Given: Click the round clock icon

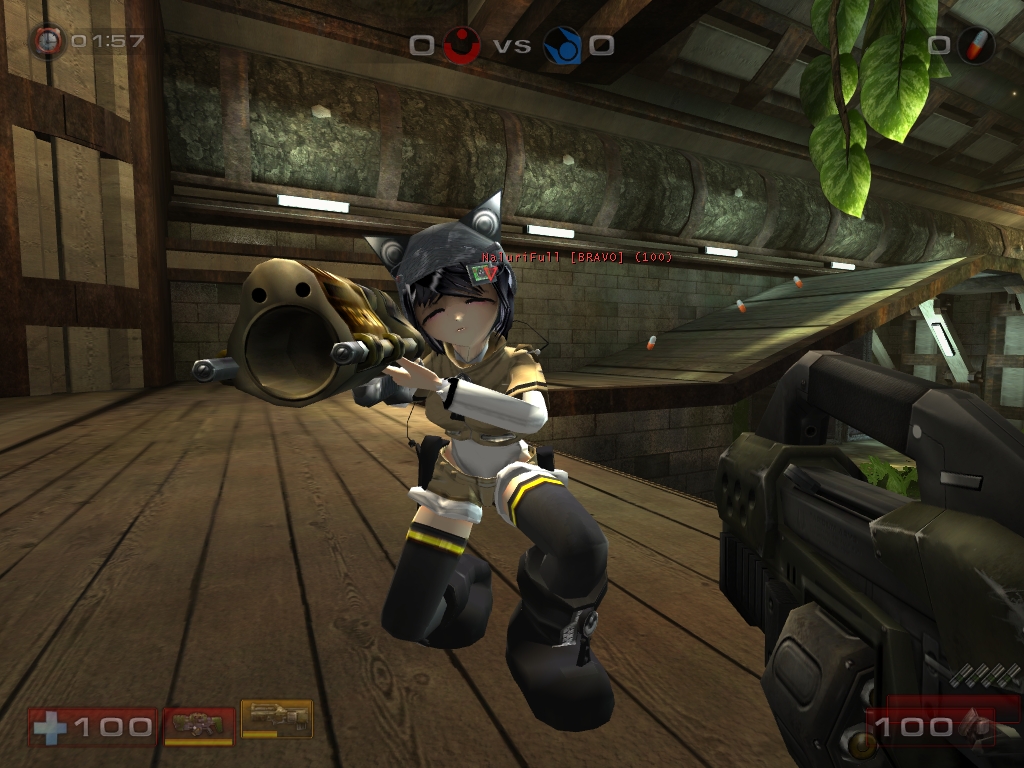Looking at the screenshot, I should coord(46,41).
